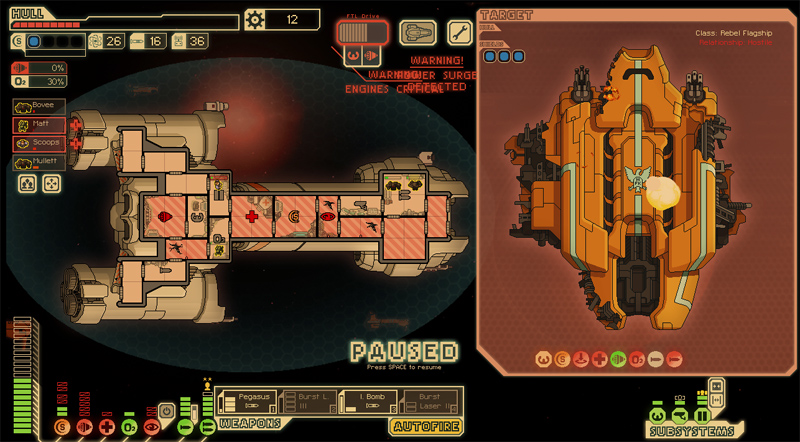The image size is (800, 442).
Task: Click the security camera subsystem icon
Action: 680,415
